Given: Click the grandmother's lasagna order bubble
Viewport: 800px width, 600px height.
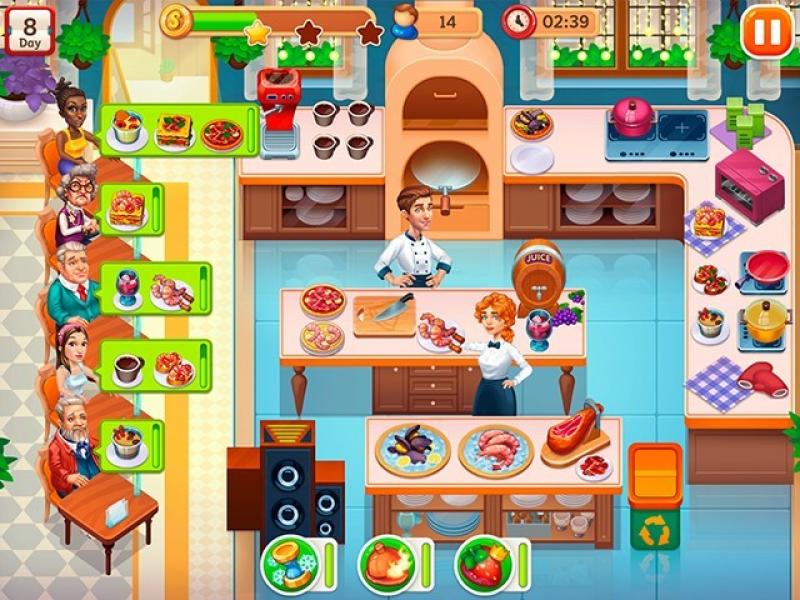Looking at the screenshot, I should tap(130, 209).
